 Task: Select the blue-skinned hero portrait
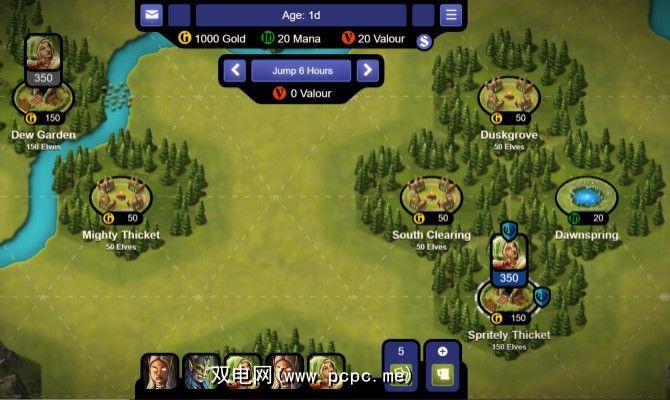pyautogui.click(x=201, y=372)
